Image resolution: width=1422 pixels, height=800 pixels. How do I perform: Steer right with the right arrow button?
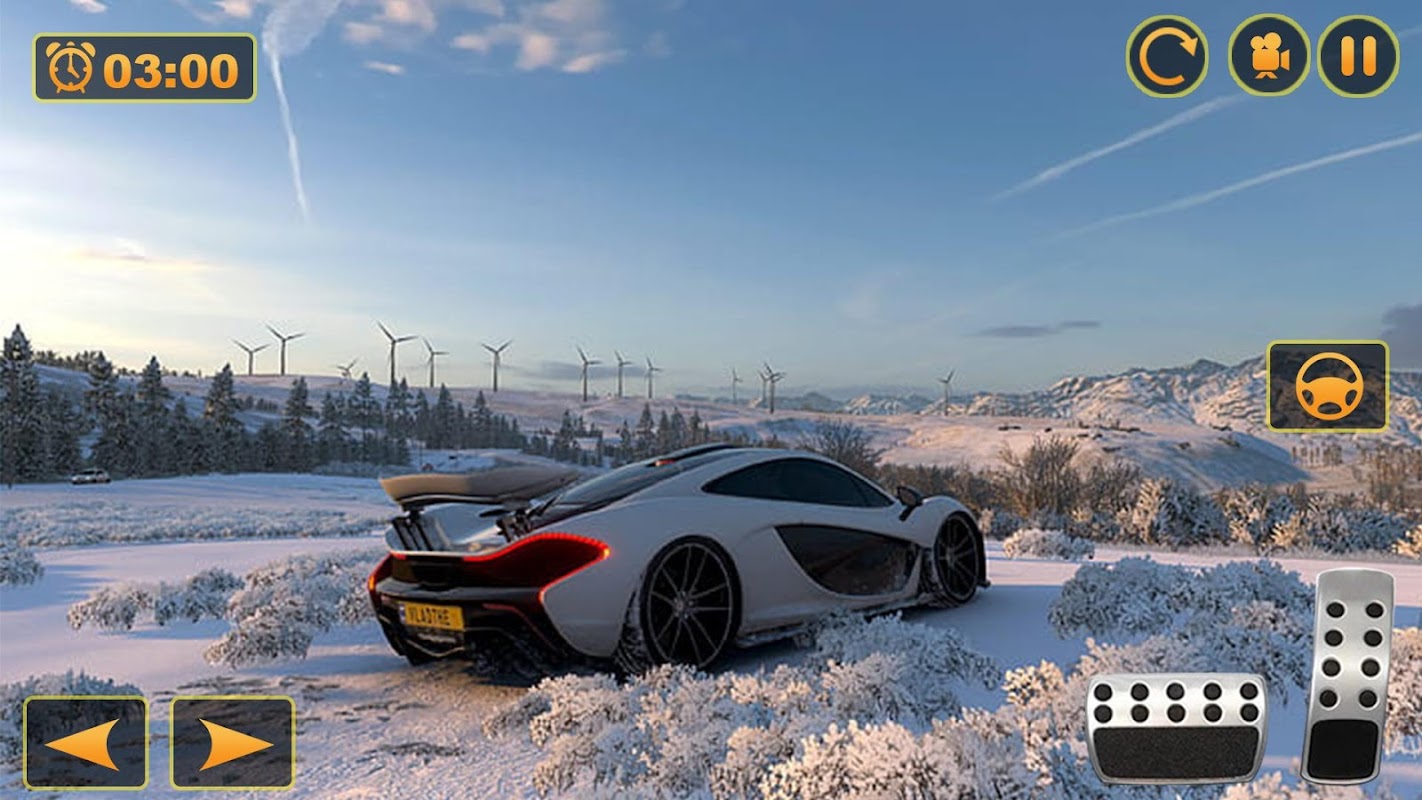[233, 743]
